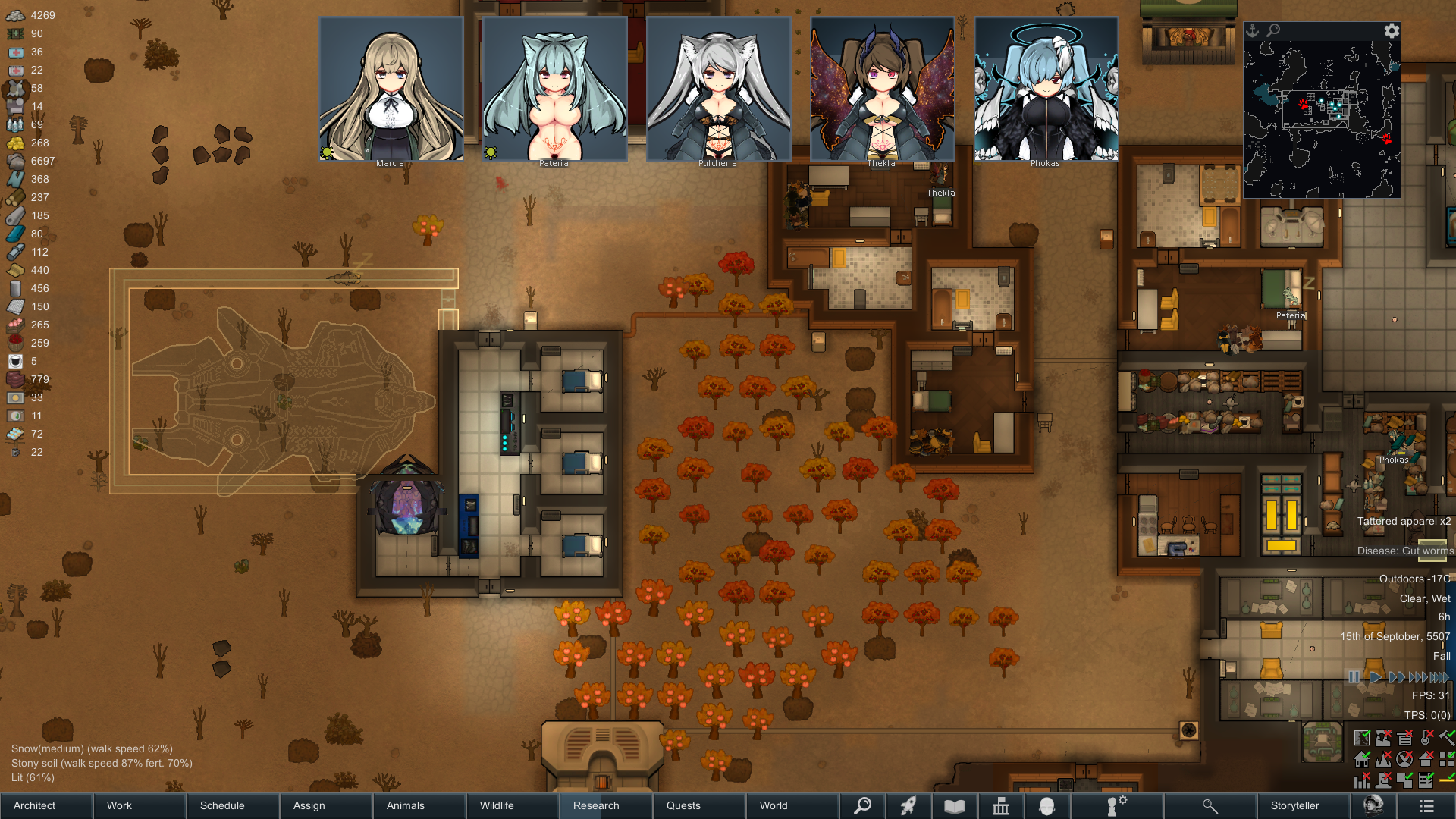Open the Research tab

tap(596, 805)
